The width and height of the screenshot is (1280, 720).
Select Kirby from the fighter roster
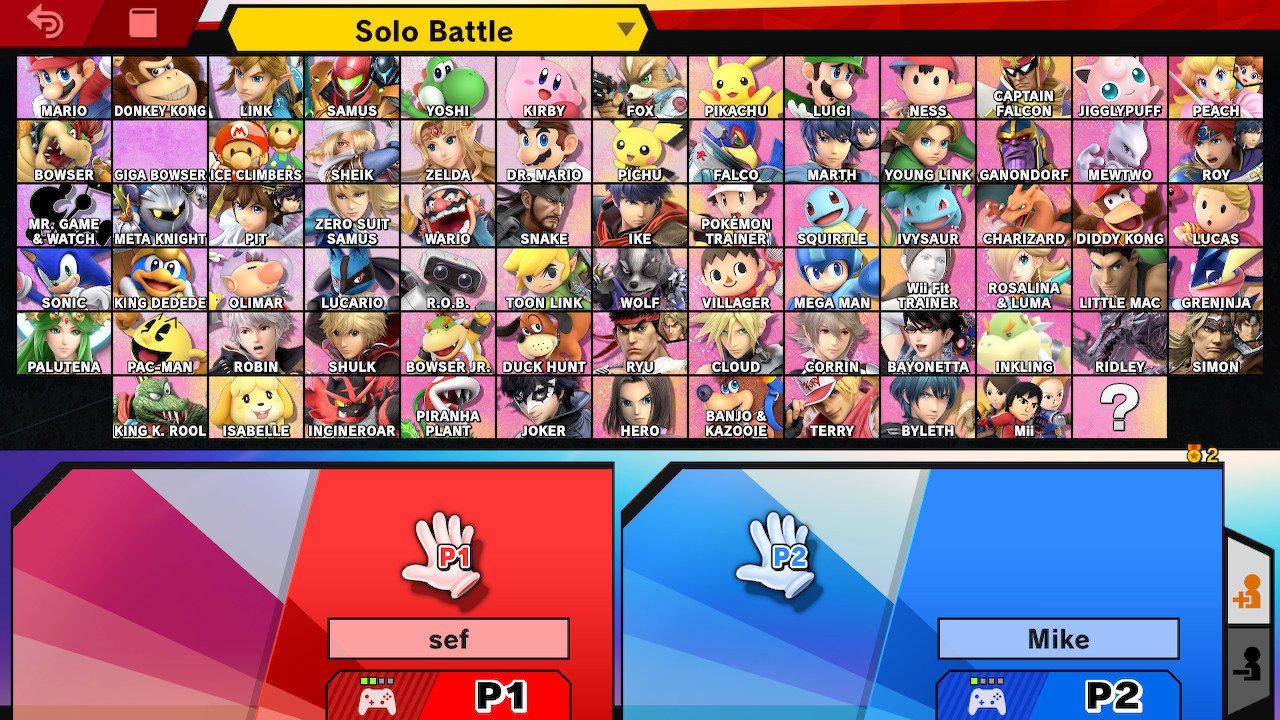pyautogui.click(x=543, y=86)
